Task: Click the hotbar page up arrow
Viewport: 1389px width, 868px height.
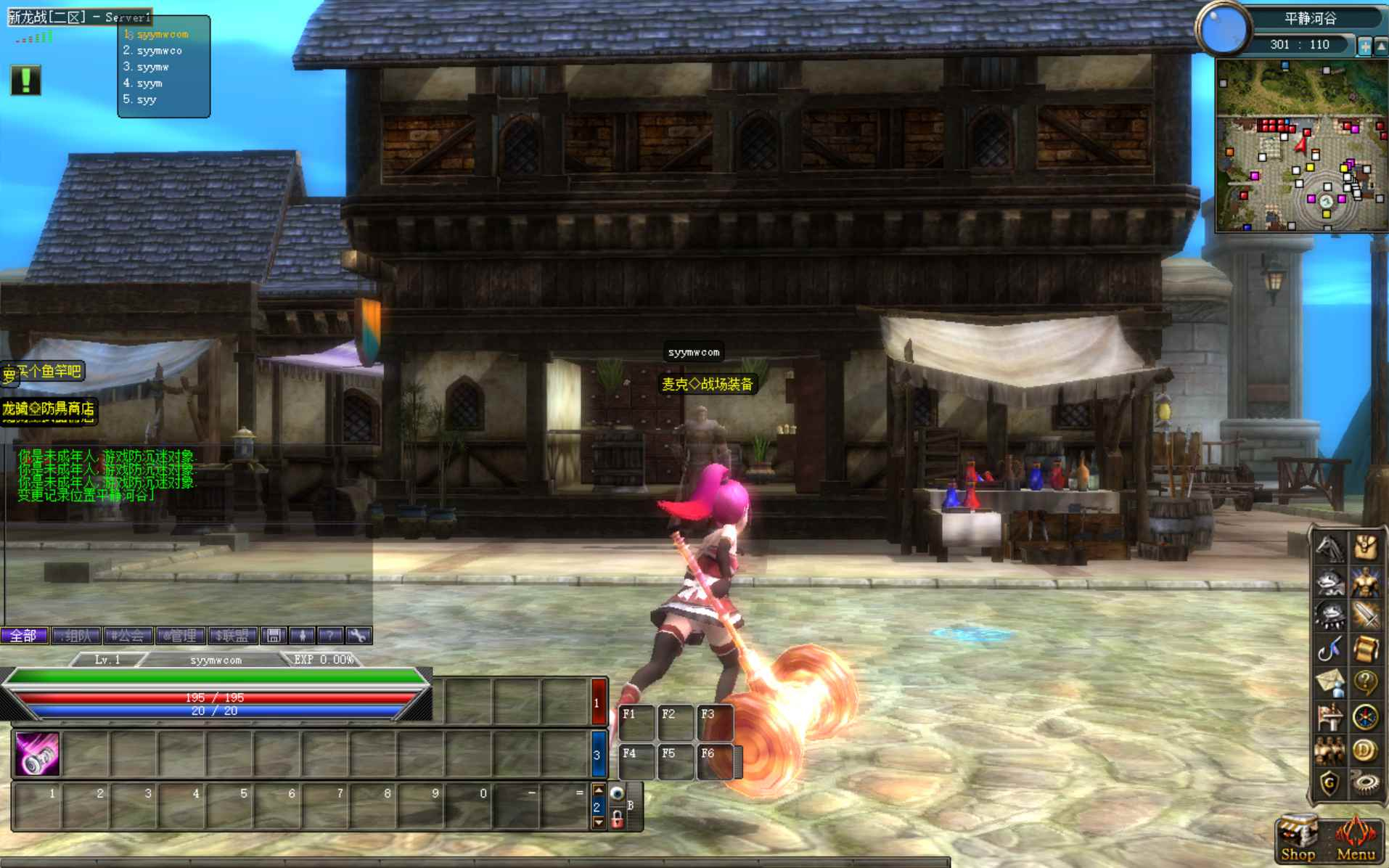Action: [599, 791]
